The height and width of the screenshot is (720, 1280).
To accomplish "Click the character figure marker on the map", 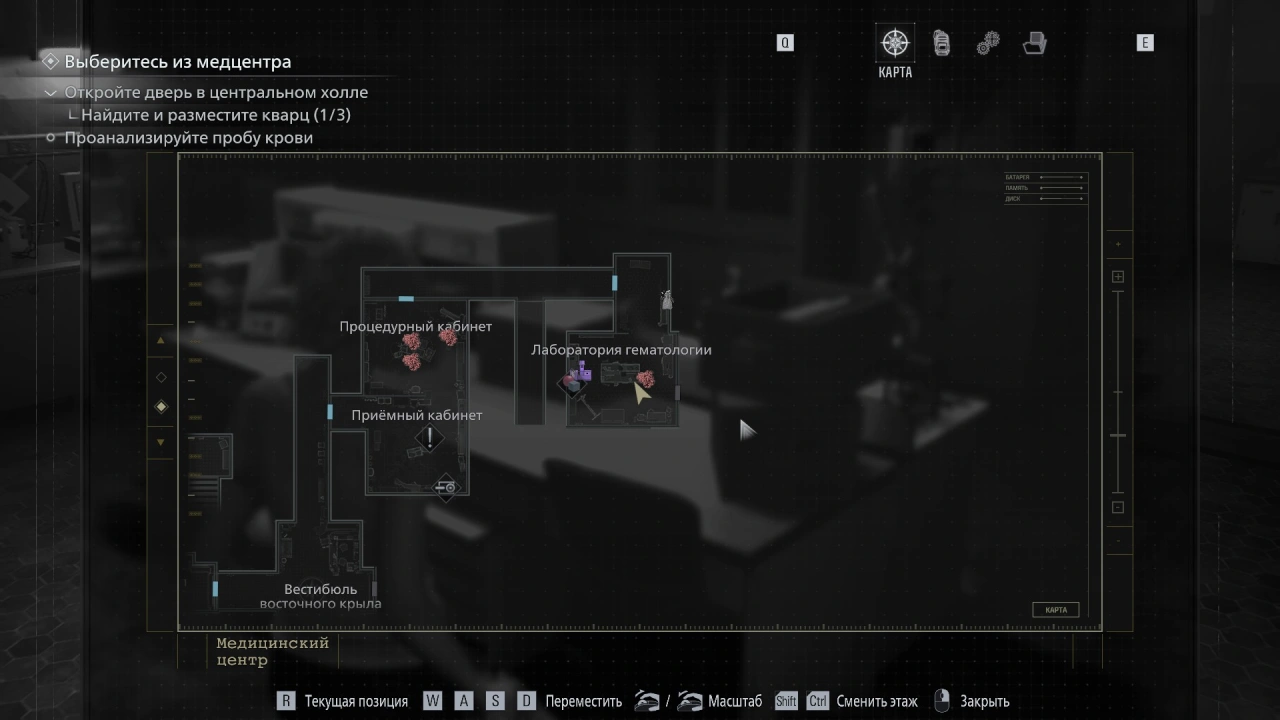I will 666,298.
